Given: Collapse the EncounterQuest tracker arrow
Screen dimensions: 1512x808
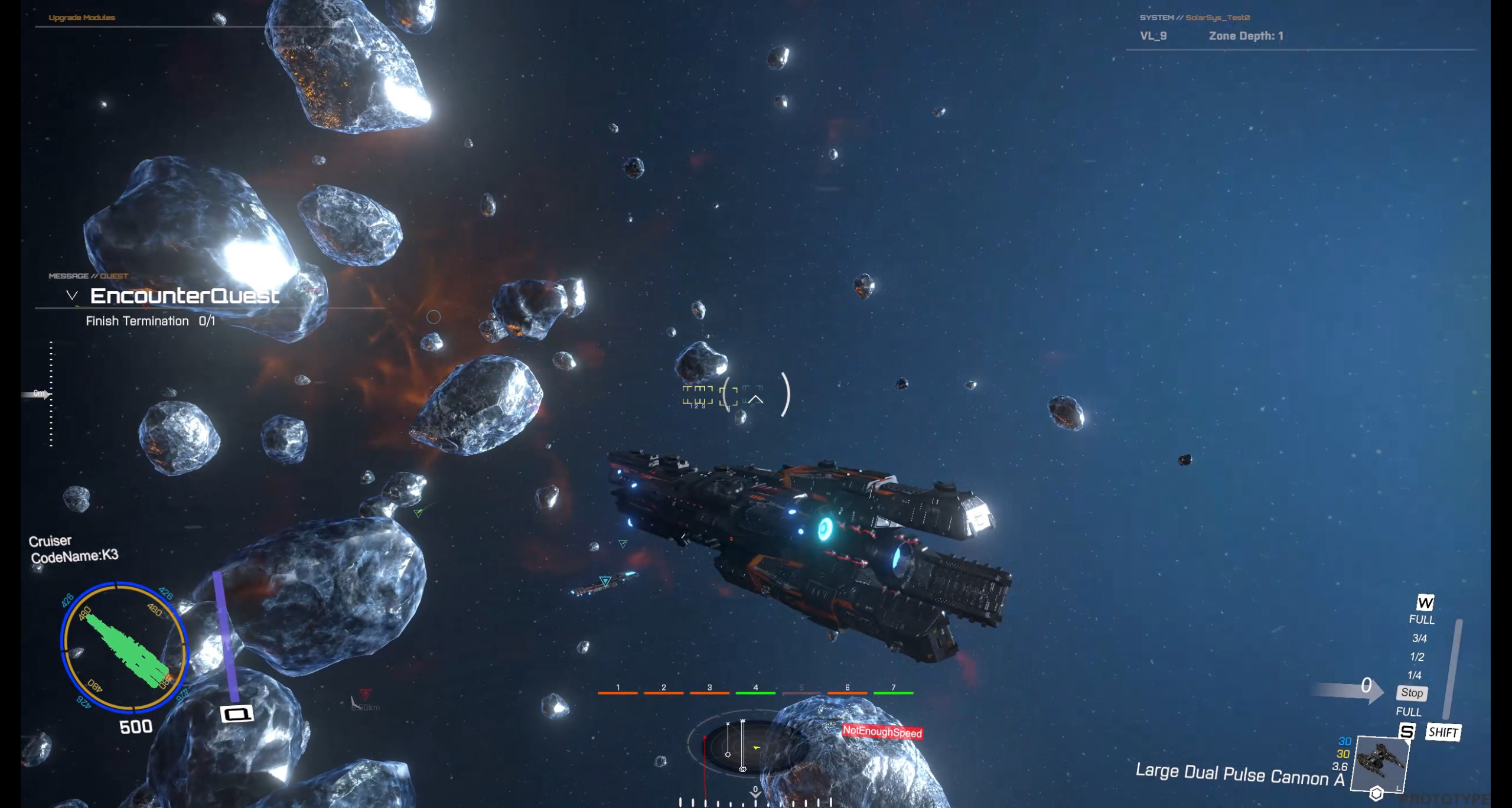Looking at the screenshot, I should coord(72,295).
